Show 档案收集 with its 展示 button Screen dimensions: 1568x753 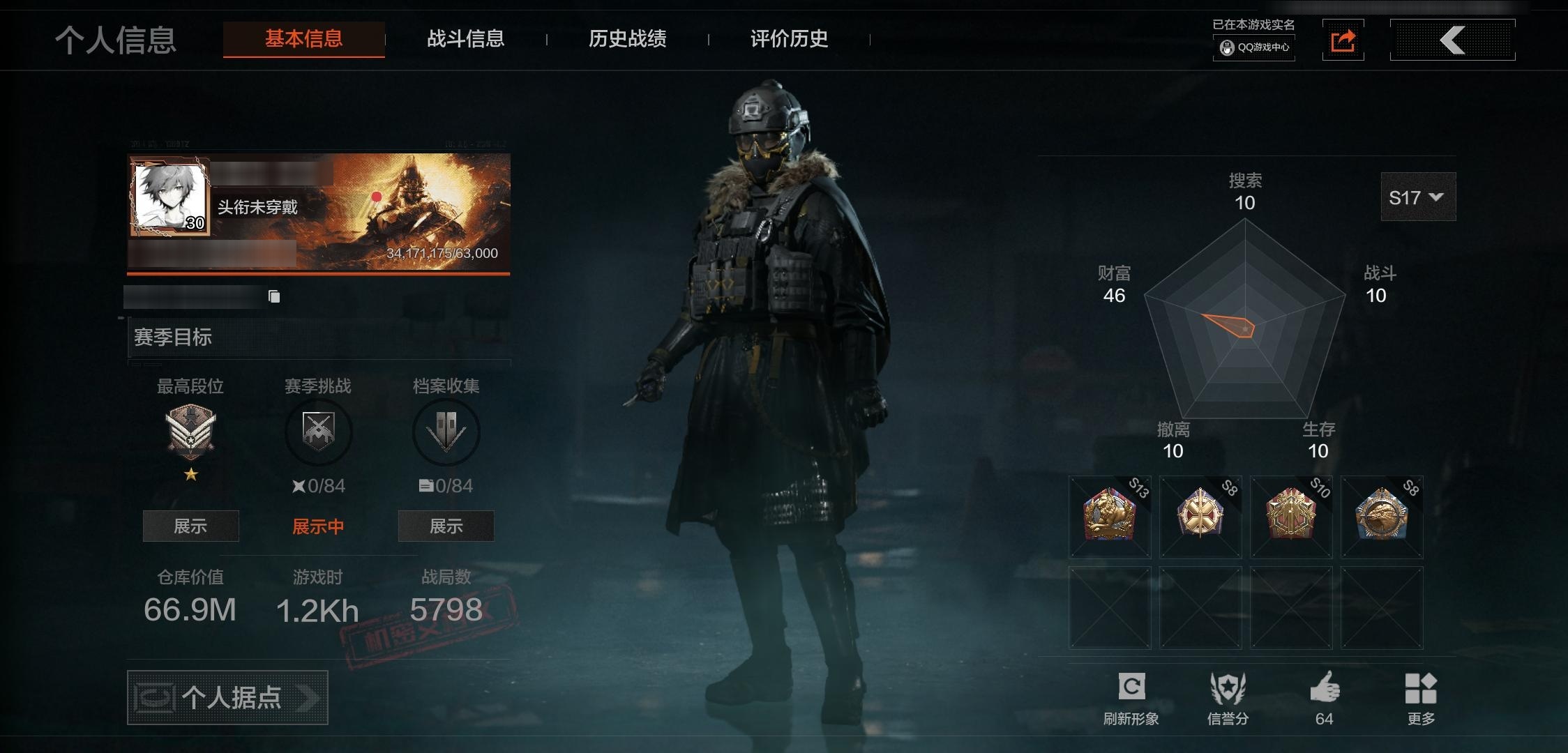pos(446,526)
